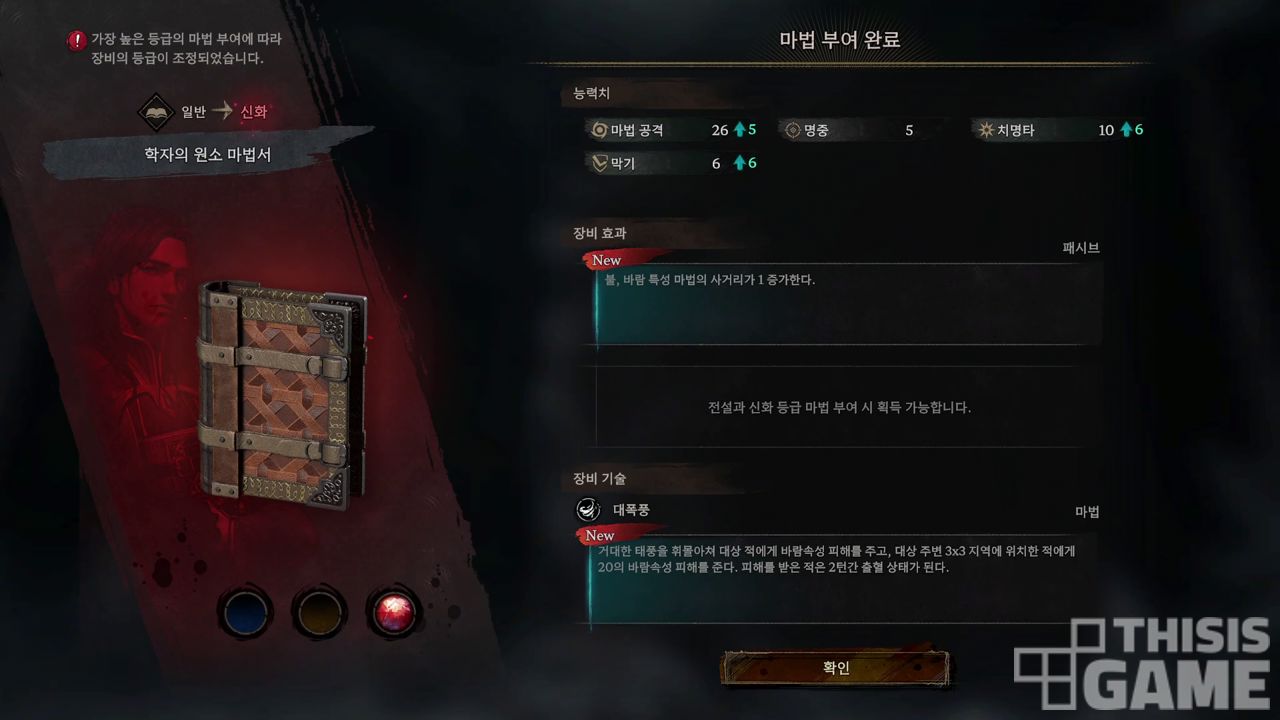Click the 대폭풍 skill icon
Viewport: 1280px width, 720px height.
[589, 510]
